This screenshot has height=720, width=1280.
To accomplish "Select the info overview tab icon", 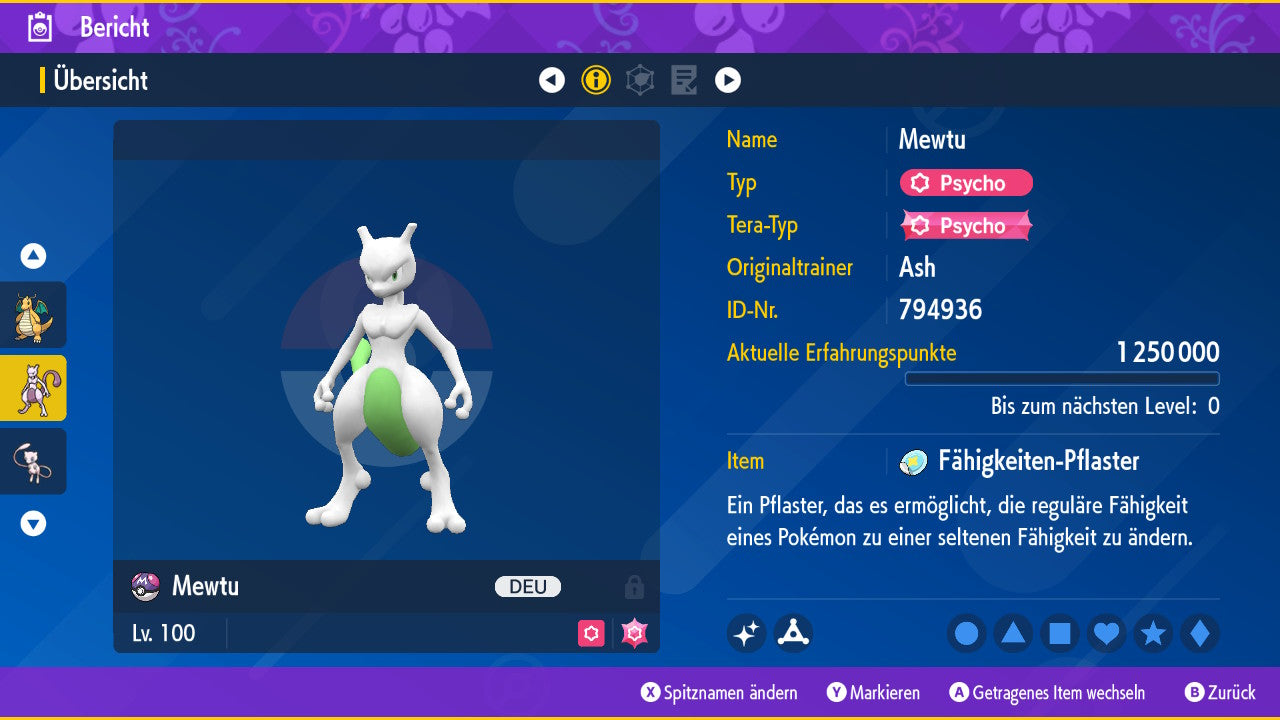I will point(596,80).
